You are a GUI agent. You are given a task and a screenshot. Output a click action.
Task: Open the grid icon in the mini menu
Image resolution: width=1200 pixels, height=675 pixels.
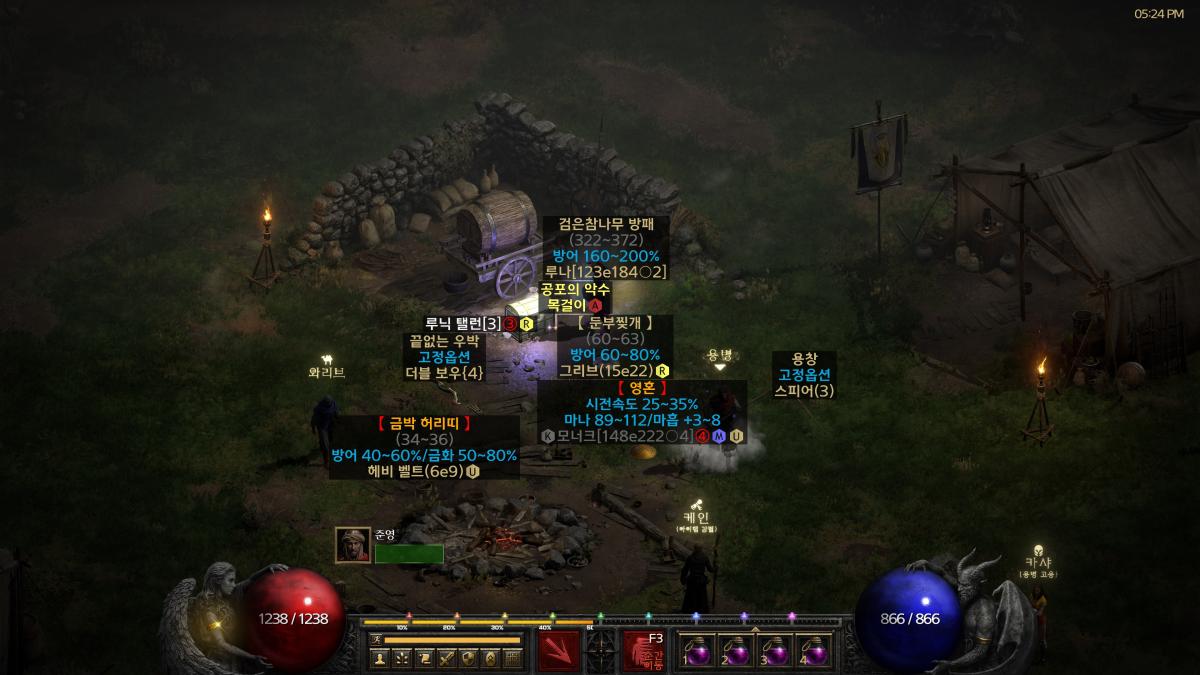pos(512,658)
